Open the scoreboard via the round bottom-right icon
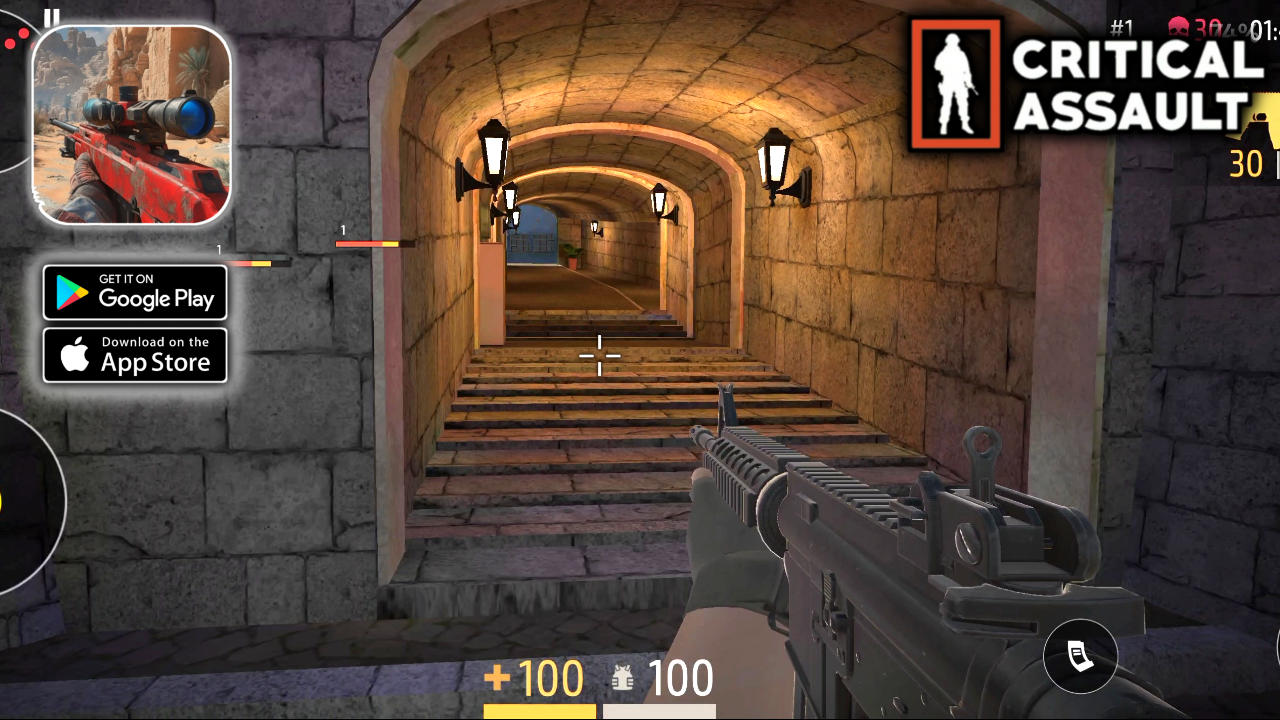The width and height of the screenshot is (1280, 720). tap(1080, 655)
